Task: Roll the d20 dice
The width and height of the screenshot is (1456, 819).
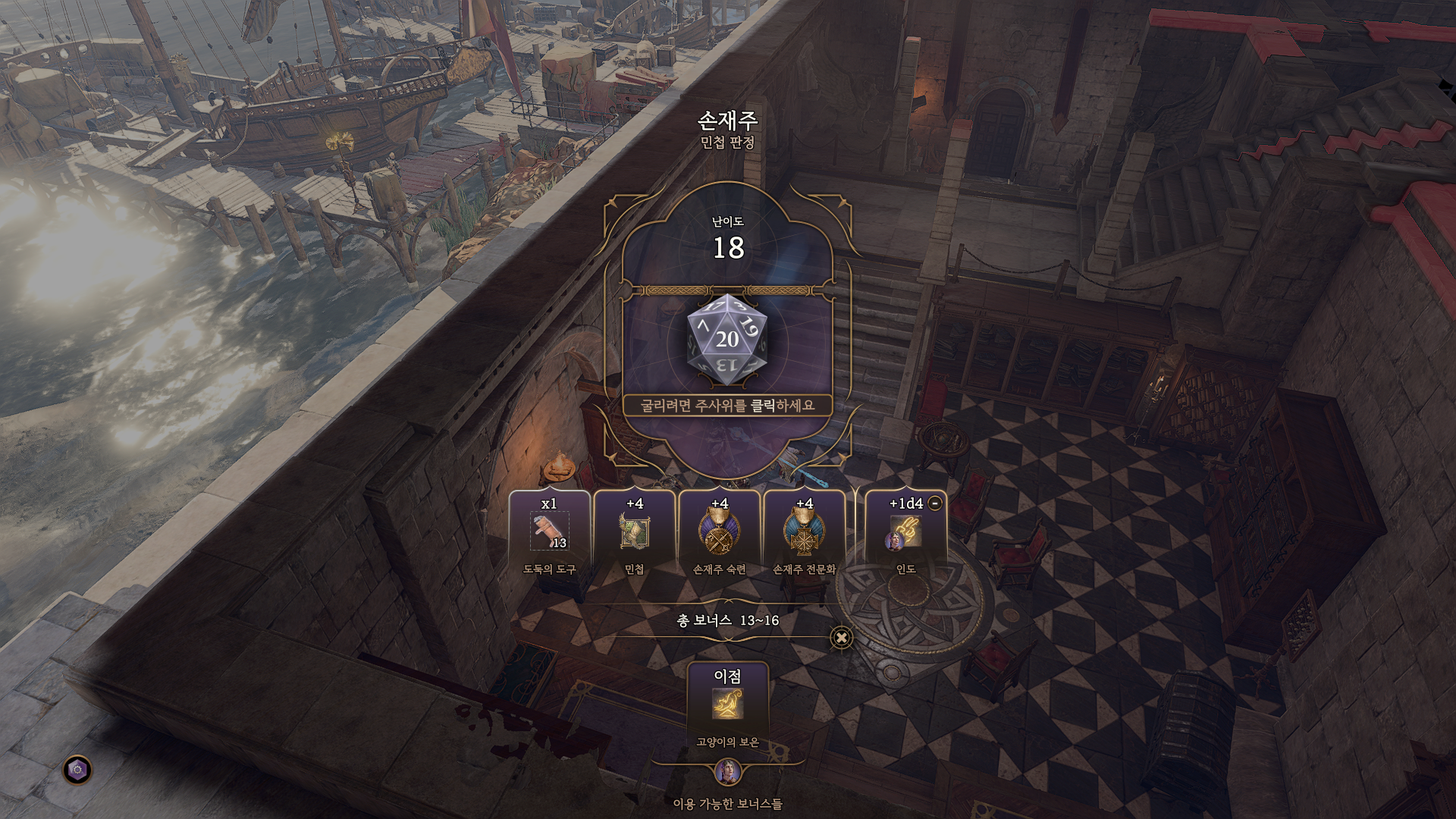Action: click(727, 340)
